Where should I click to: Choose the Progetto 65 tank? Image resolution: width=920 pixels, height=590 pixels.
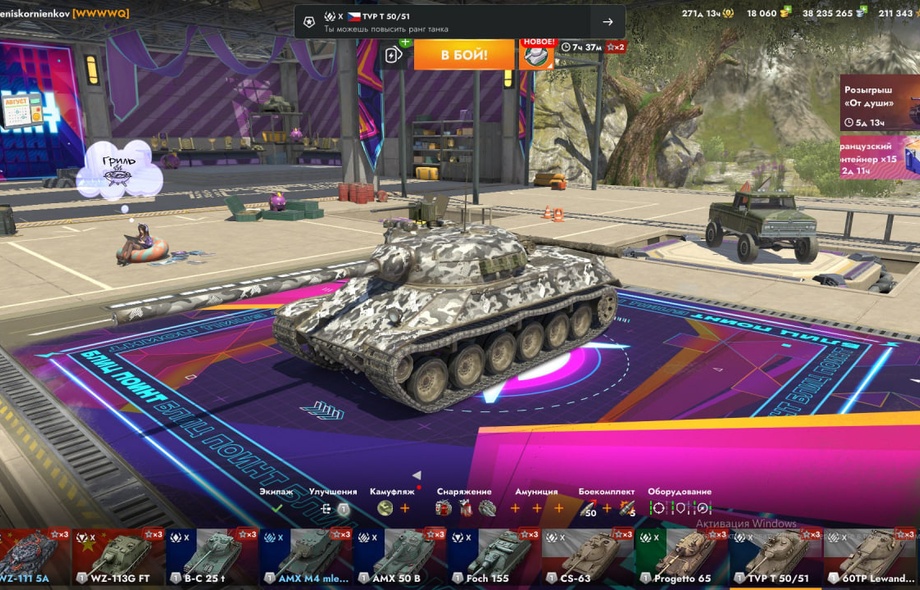pyautogui.click(x=681, y=557)
